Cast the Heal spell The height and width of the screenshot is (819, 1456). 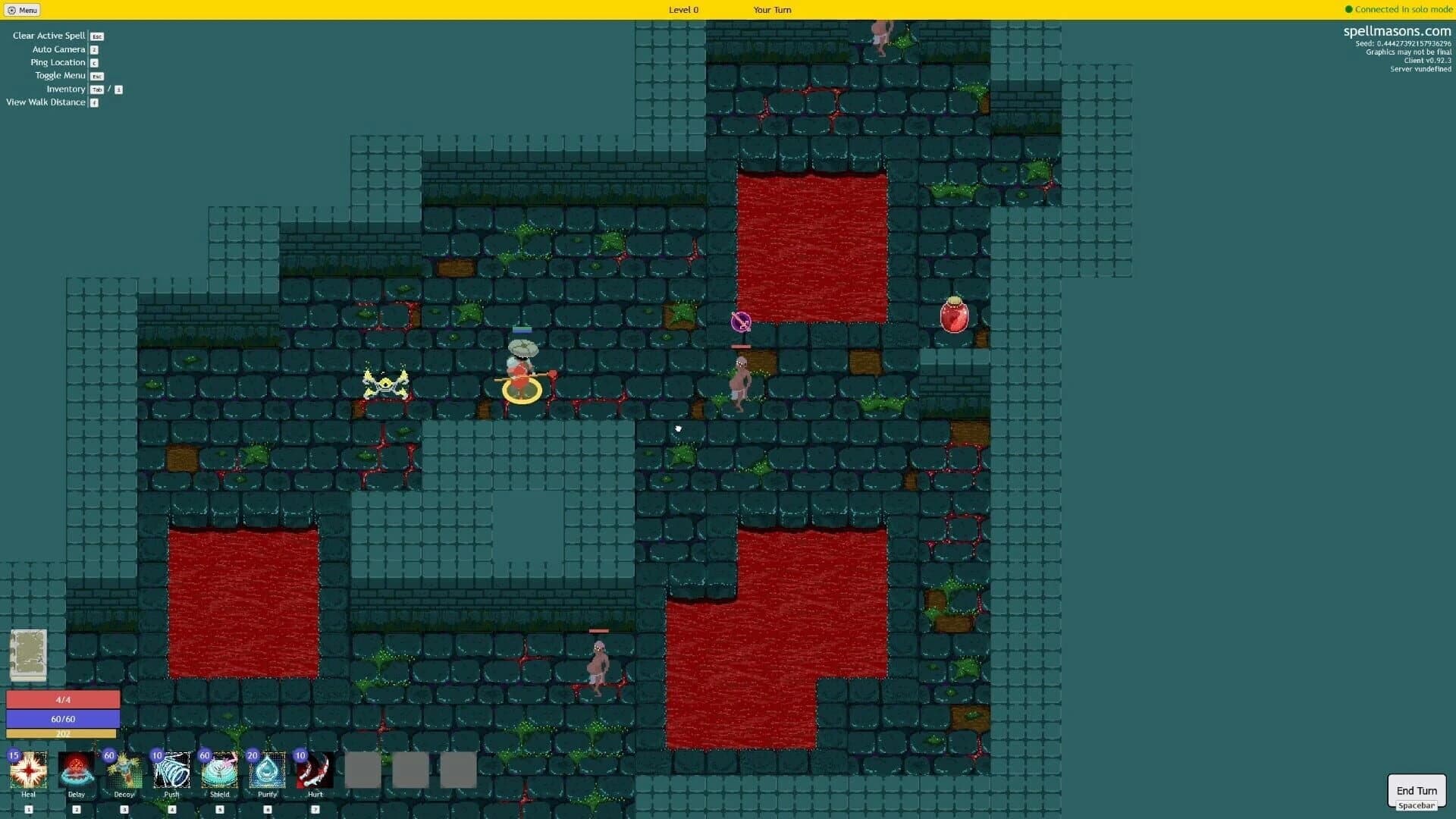pos(29,770)
